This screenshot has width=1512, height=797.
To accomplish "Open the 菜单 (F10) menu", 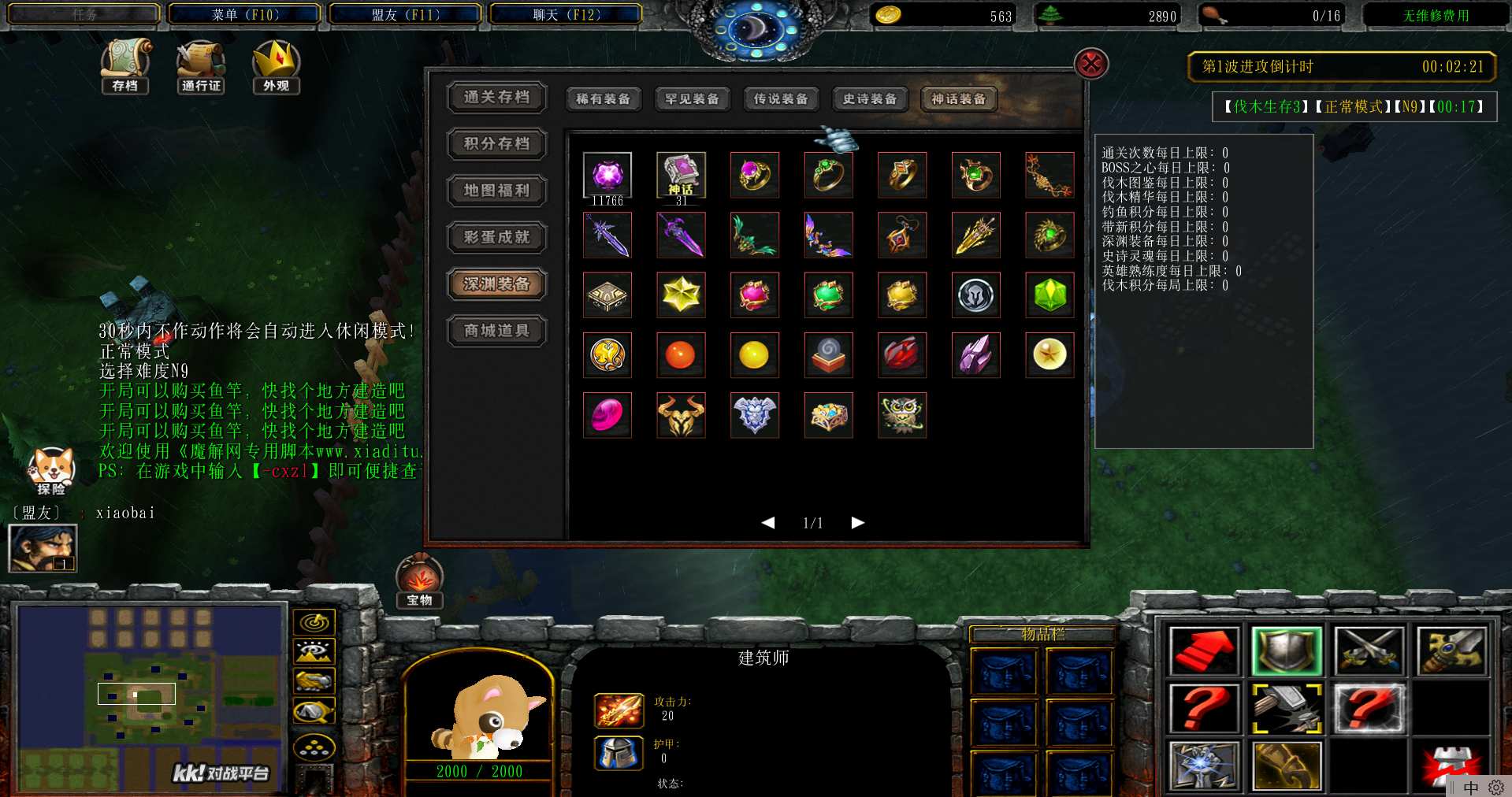I will pyautogui.click(x=245, y=14).
